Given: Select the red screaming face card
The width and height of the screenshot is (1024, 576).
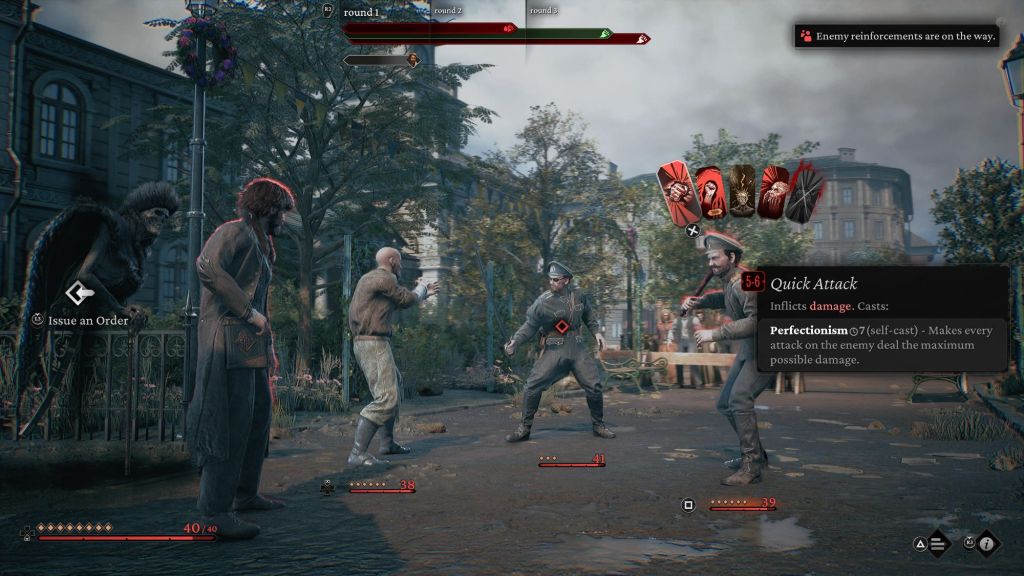Looking at the screenshot, I should (x=774, y=192).
